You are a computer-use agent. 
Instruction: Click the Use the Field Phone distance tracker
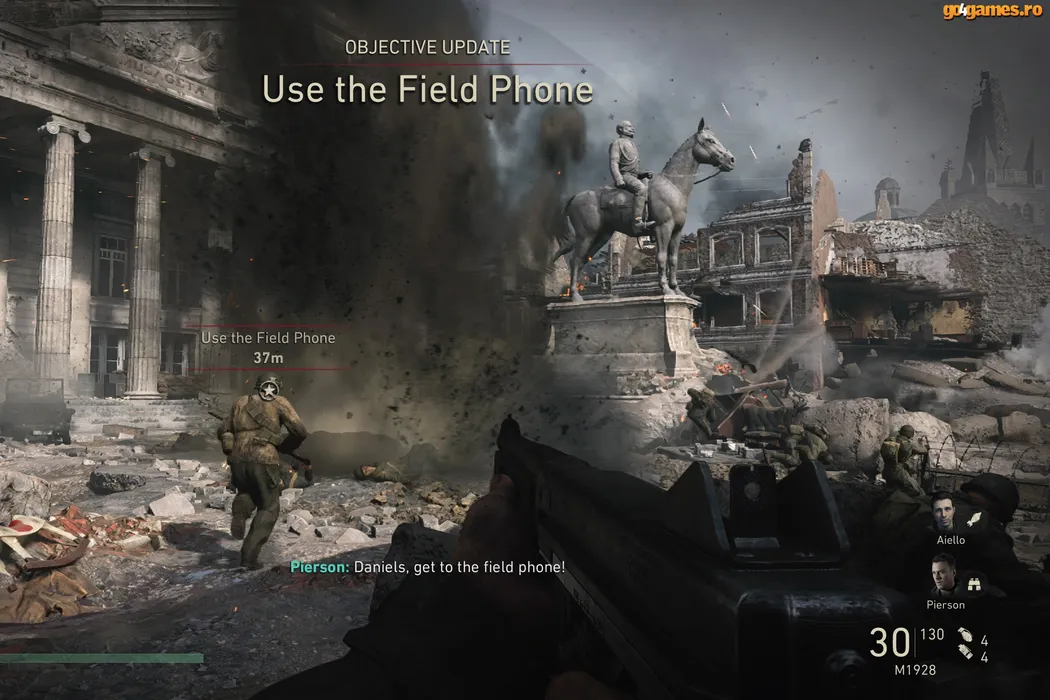coord(268,347)
